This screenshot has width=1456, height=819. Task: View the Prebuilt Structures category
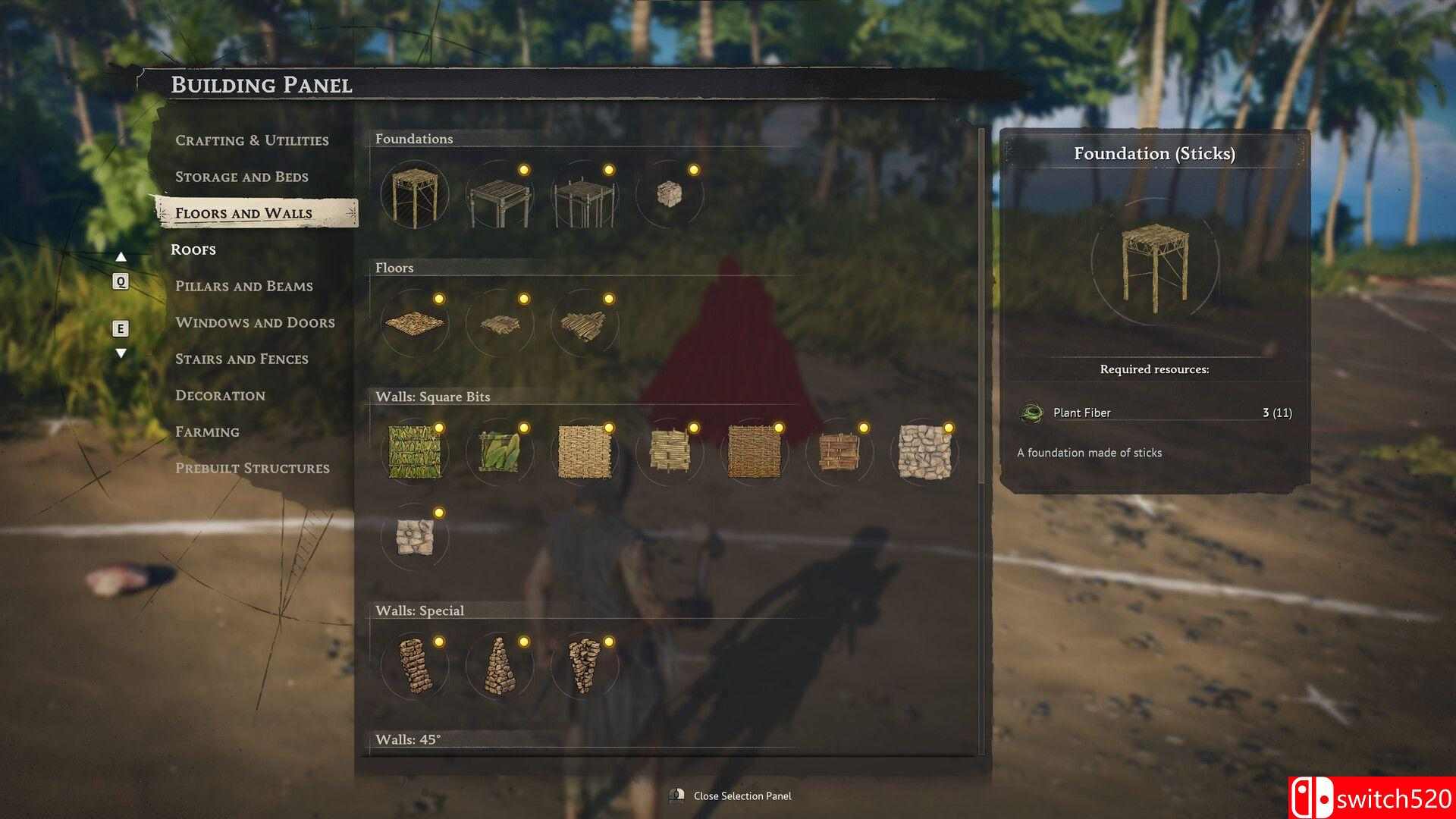[x=252, y=468]
